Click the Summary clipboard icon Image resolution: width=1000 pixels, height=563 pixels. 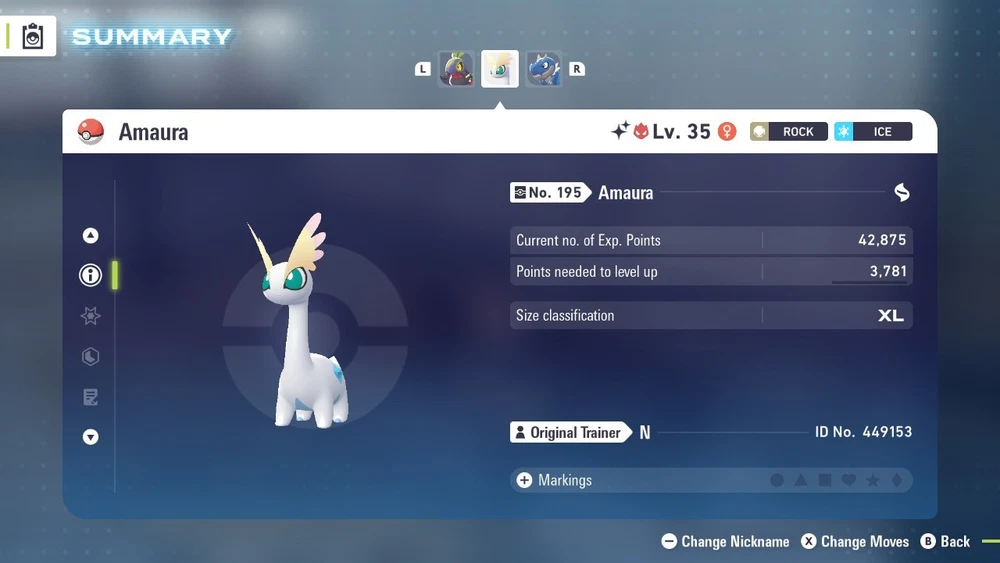(33, 37)
